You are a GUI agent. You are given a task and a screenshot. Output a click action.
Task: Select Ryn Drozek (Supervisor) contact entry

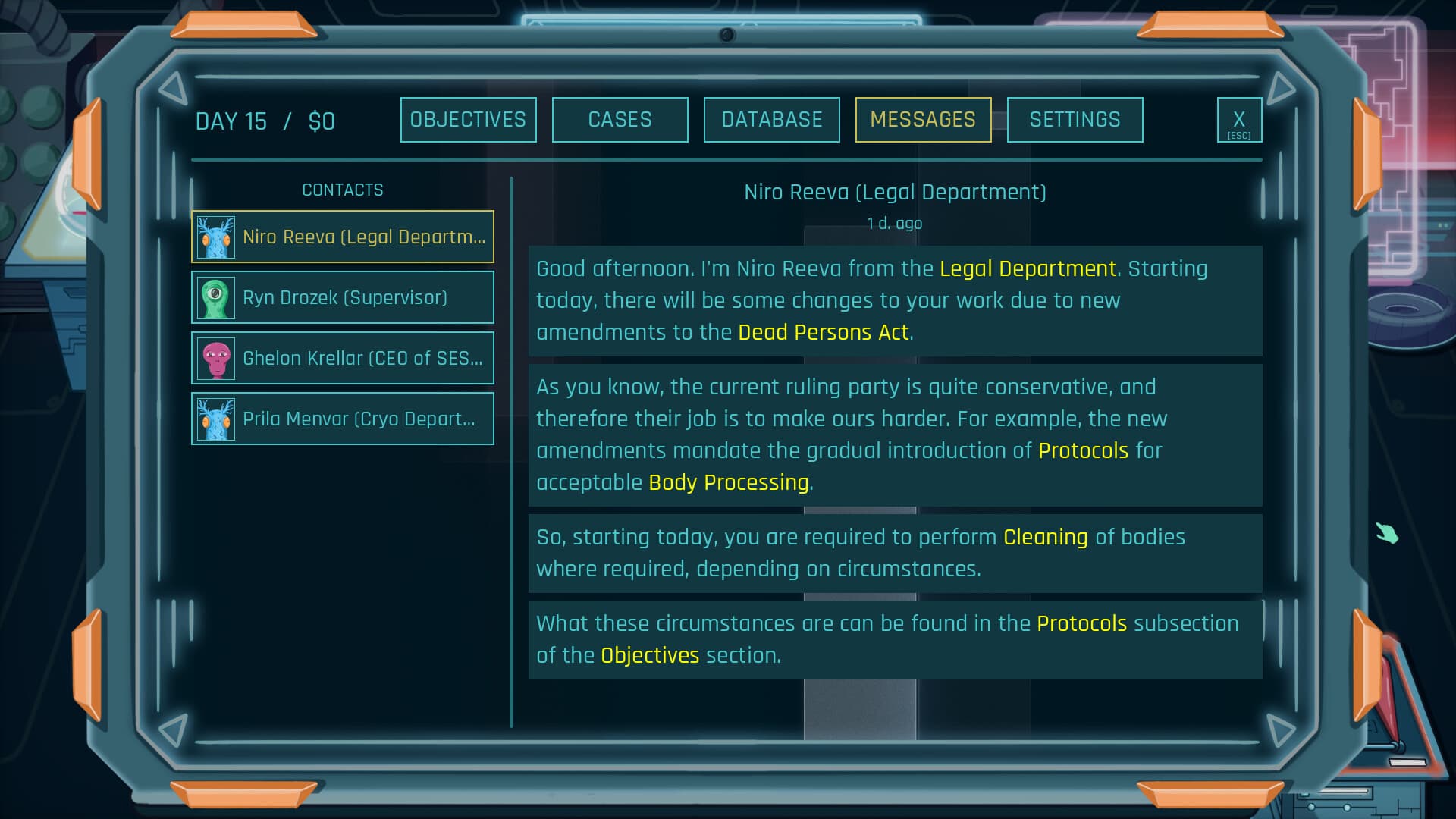(x=343, y=297)
